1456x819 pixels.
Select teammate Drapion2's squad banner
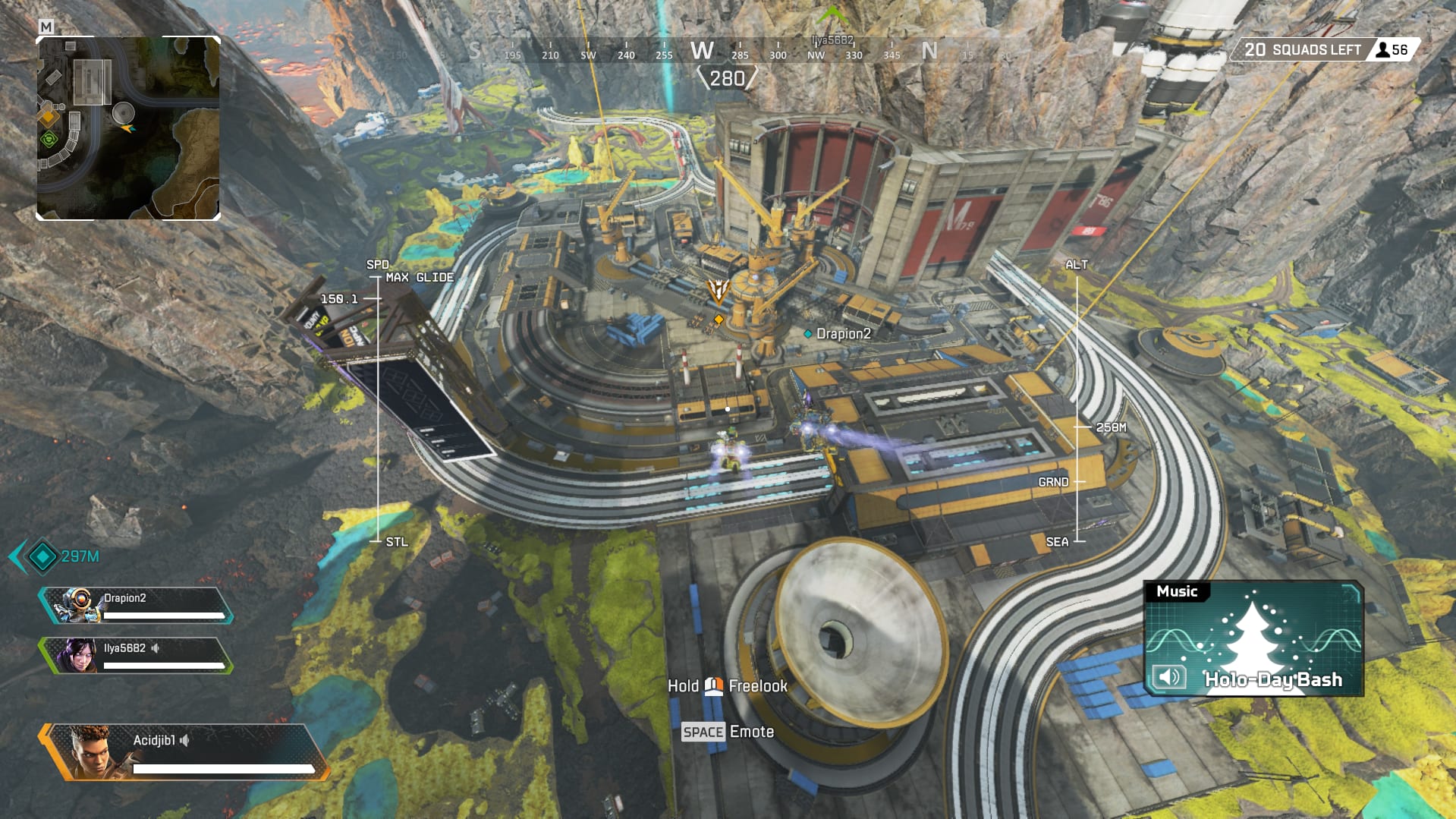[x=137, y=606]
